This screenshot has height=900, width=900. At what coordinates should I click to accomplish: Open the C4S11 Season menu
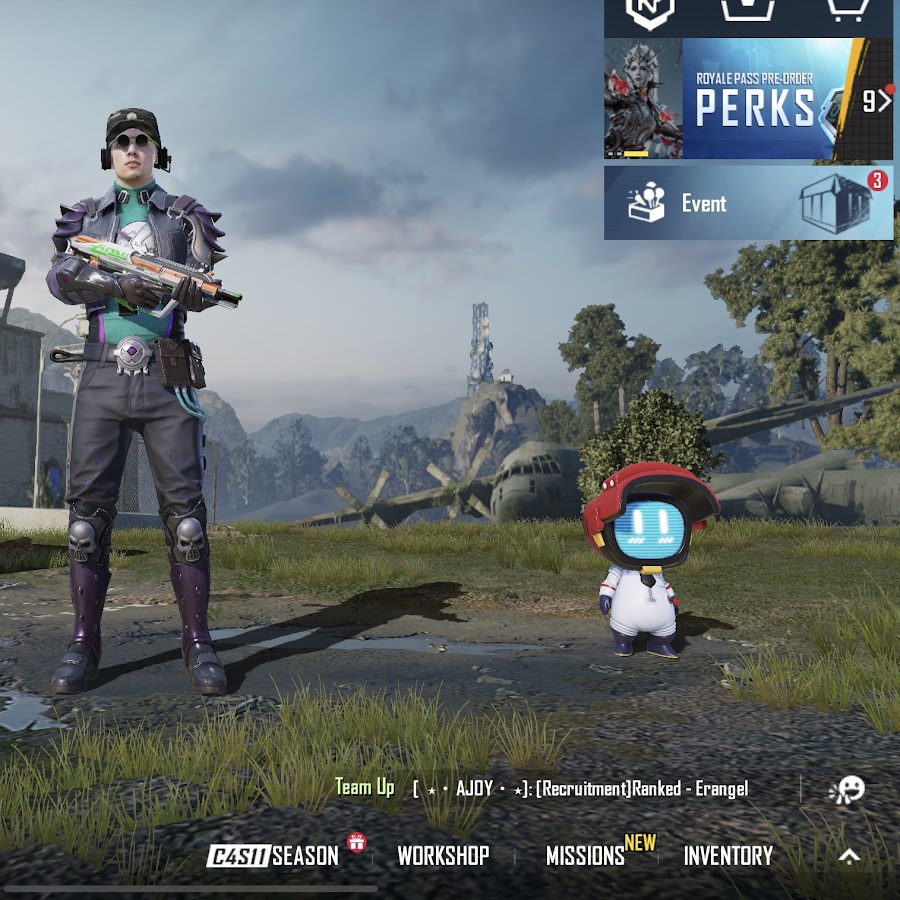click(x=273, y=856)
